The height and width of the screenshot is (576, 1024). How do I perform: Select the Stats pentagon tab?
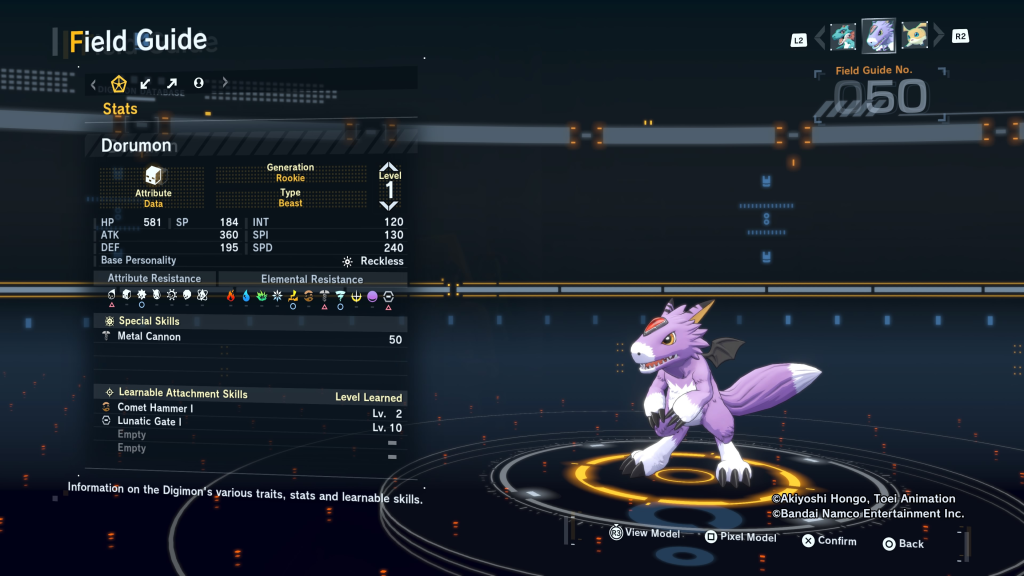tap(117, 83)
